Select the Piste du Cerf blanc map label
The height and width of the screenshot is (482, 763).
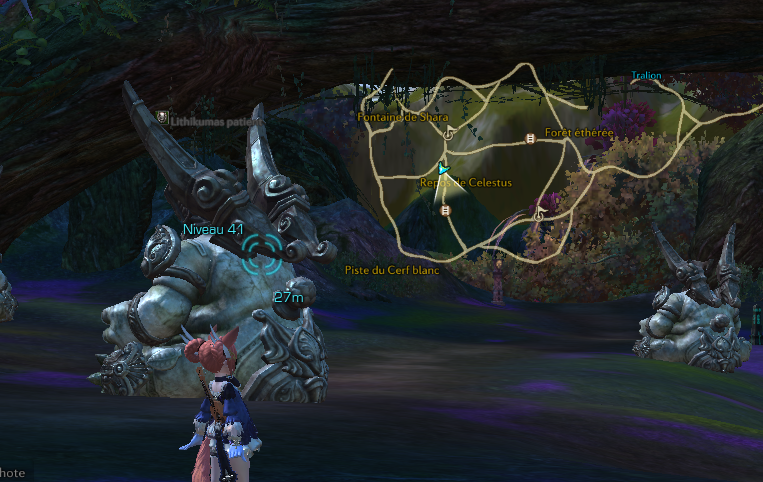(392, 270)
